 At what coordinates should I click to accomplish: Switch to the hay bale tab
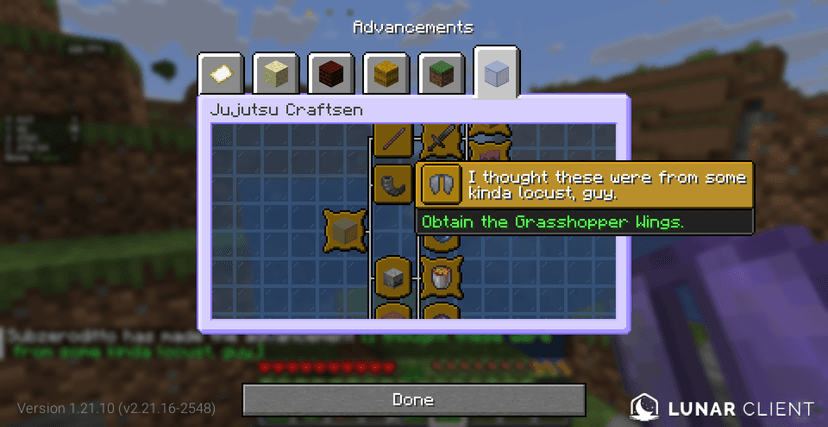[x=385, y=74]
